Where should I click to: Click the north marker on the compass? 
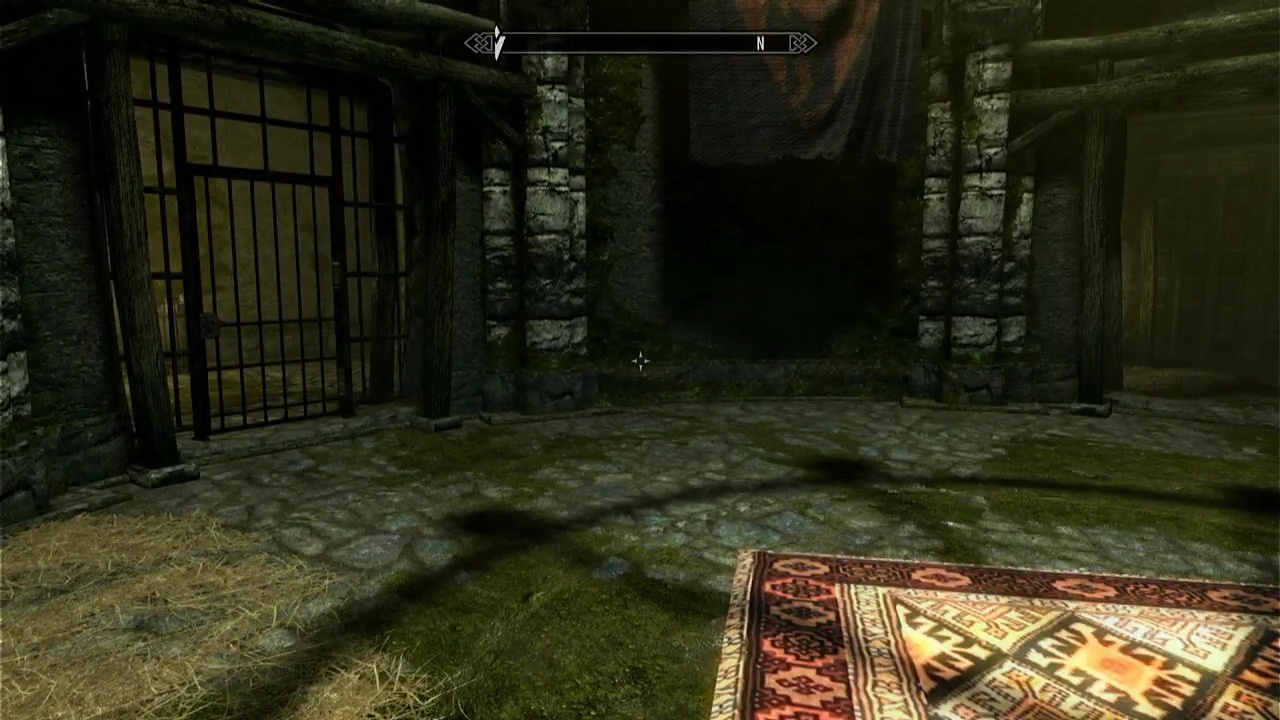tap(760, 44)
